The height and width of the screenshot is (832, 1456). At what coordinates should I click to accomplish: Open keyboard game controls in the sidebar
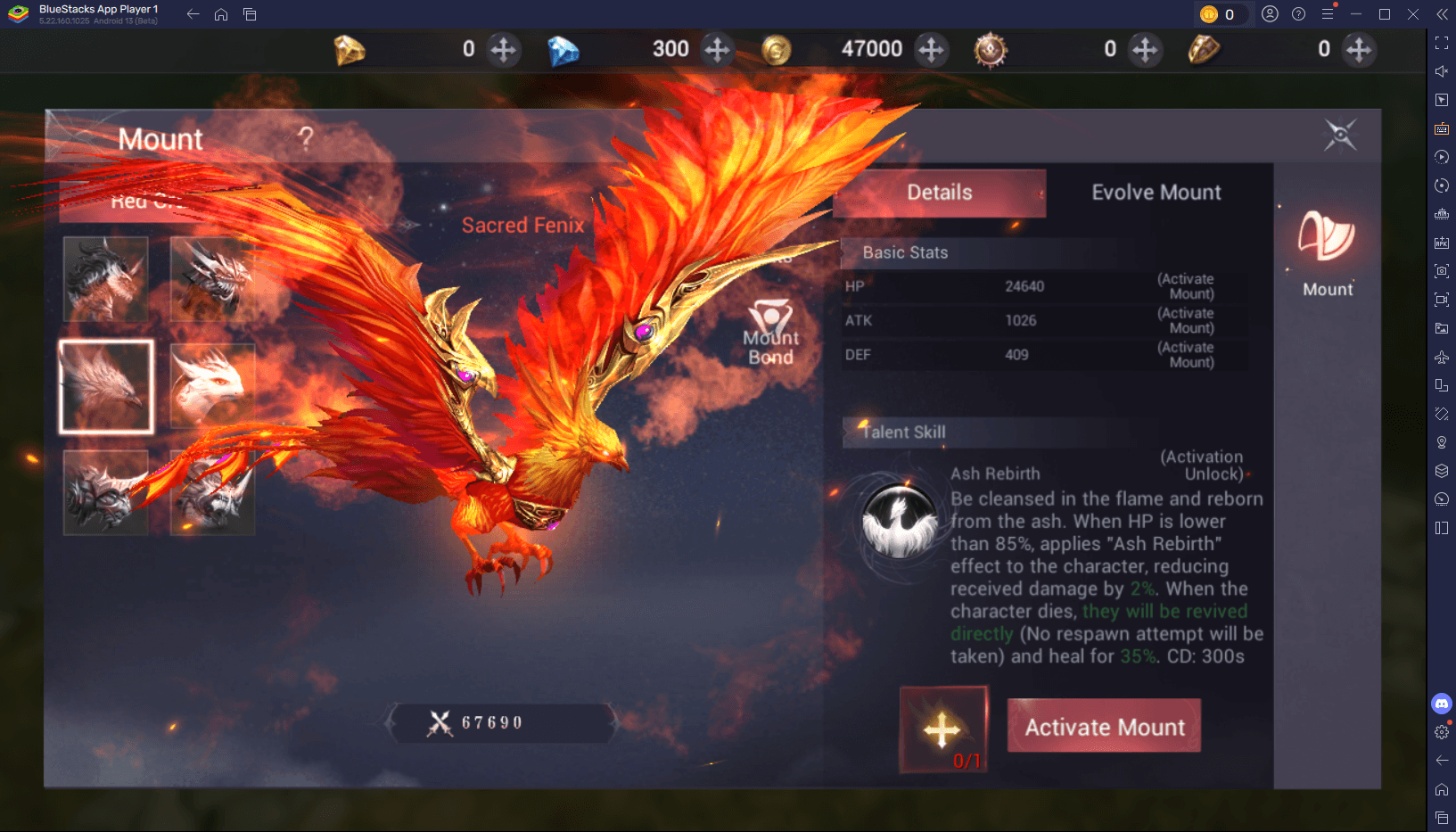point(1441,128)
